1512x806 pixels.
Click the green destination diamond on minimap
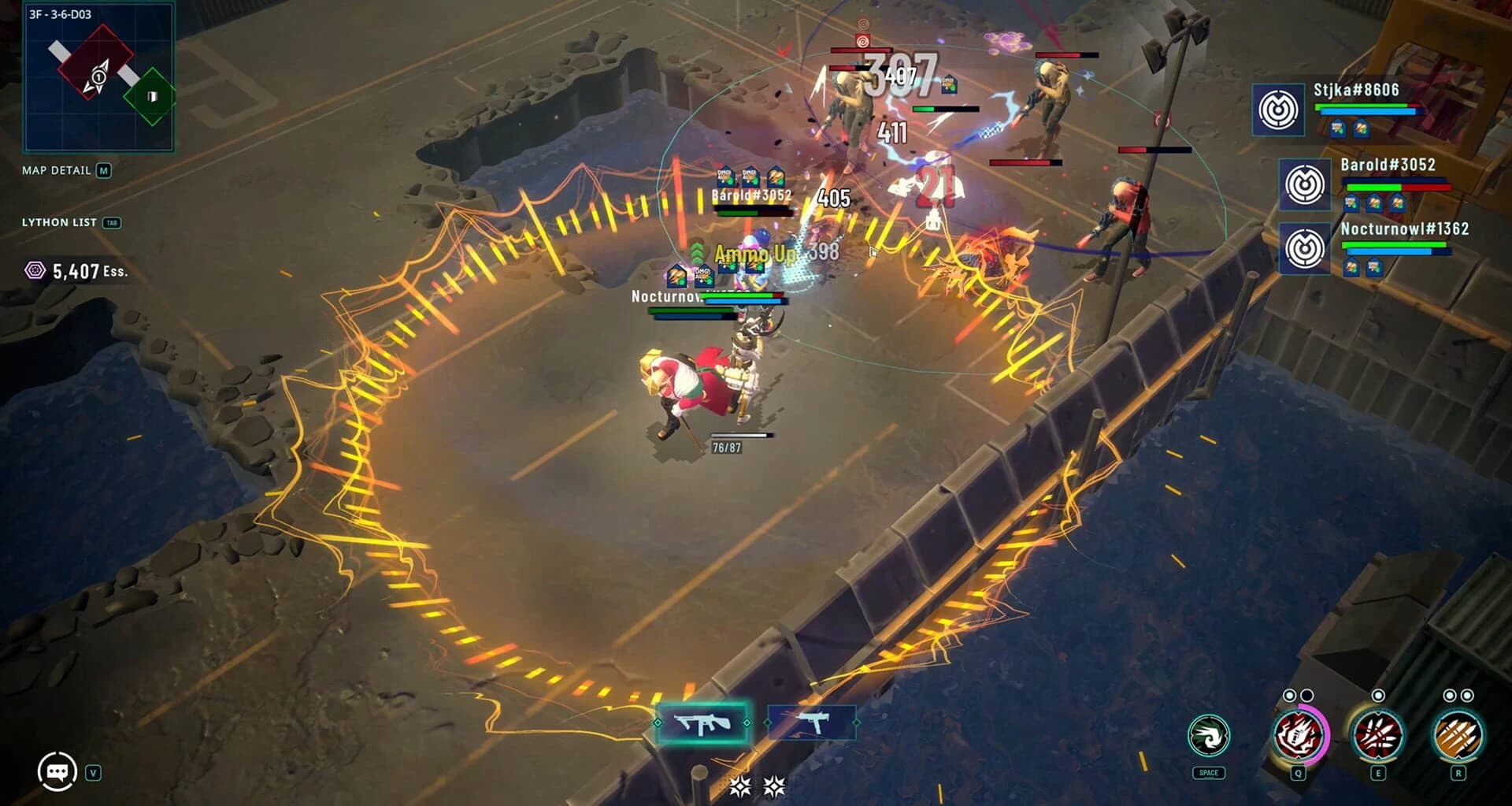click(152, 96)
